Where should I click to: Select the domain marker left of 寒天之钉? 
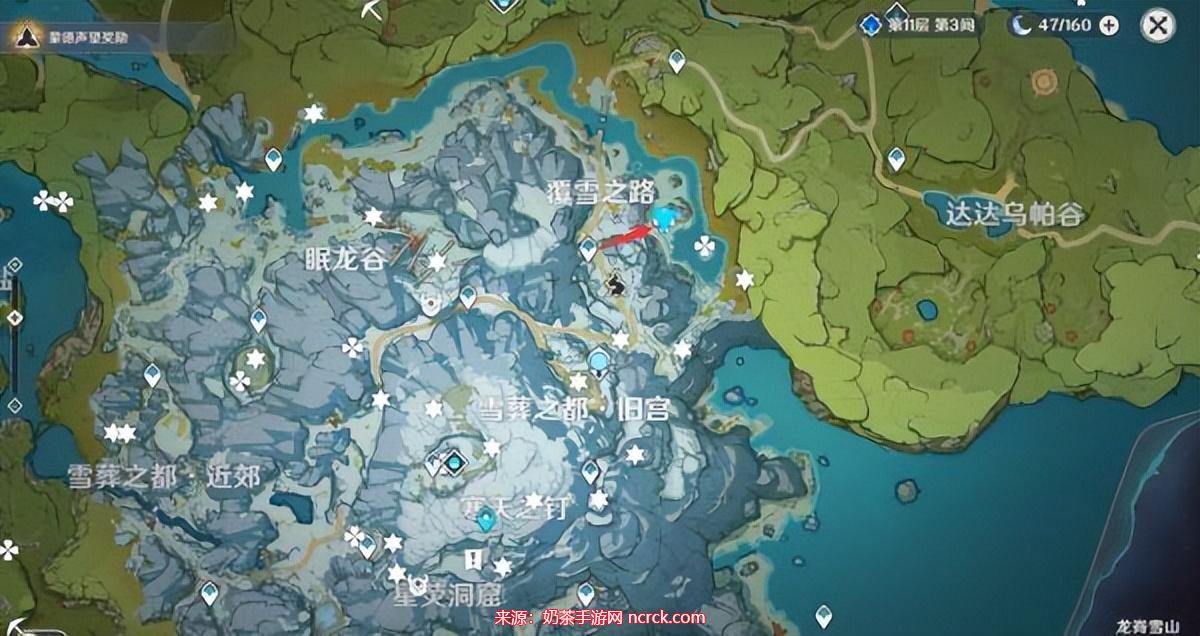pyautogui.click(x=454, y=462)
